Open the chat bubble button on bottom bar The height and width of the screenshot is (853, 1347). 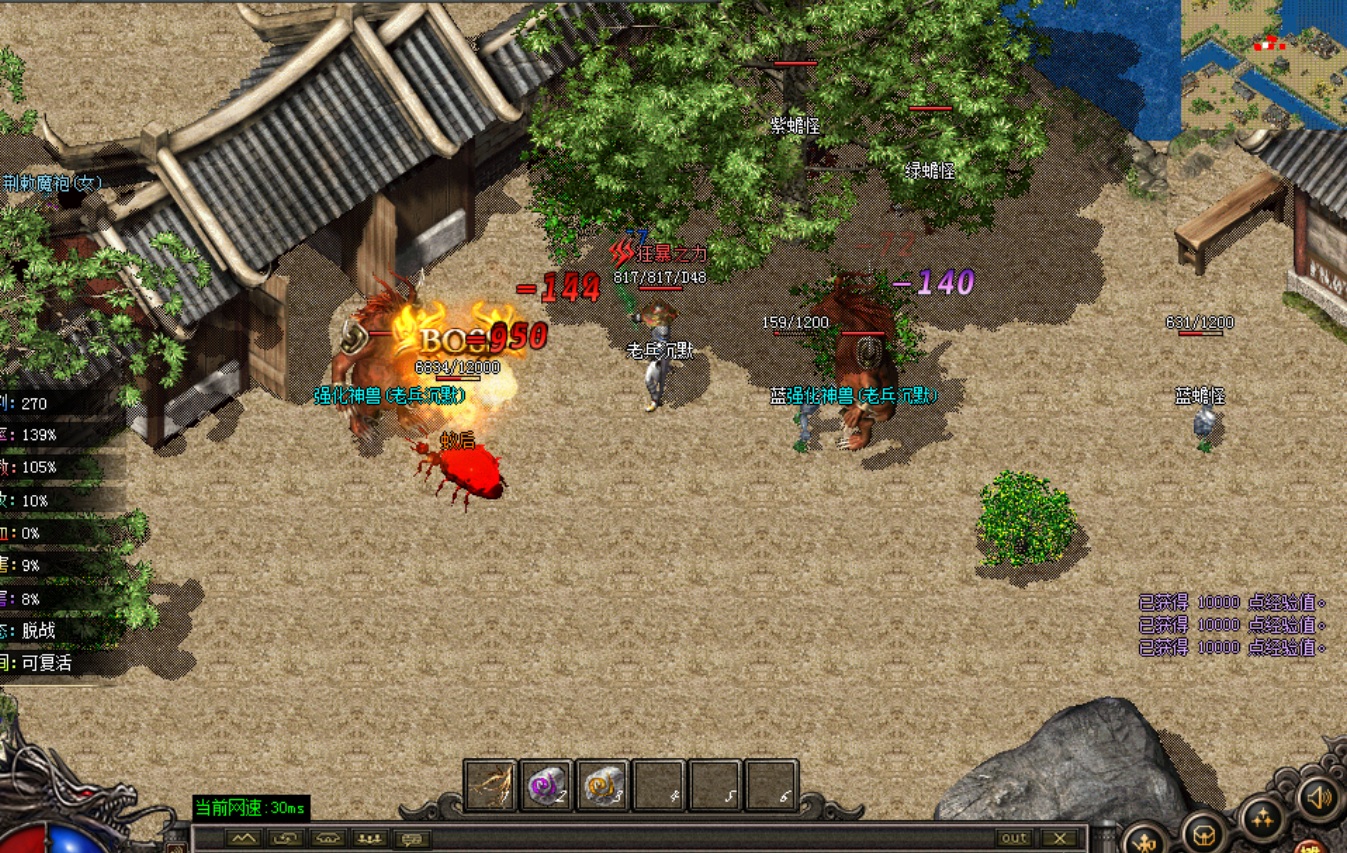[x=412, y=839]
